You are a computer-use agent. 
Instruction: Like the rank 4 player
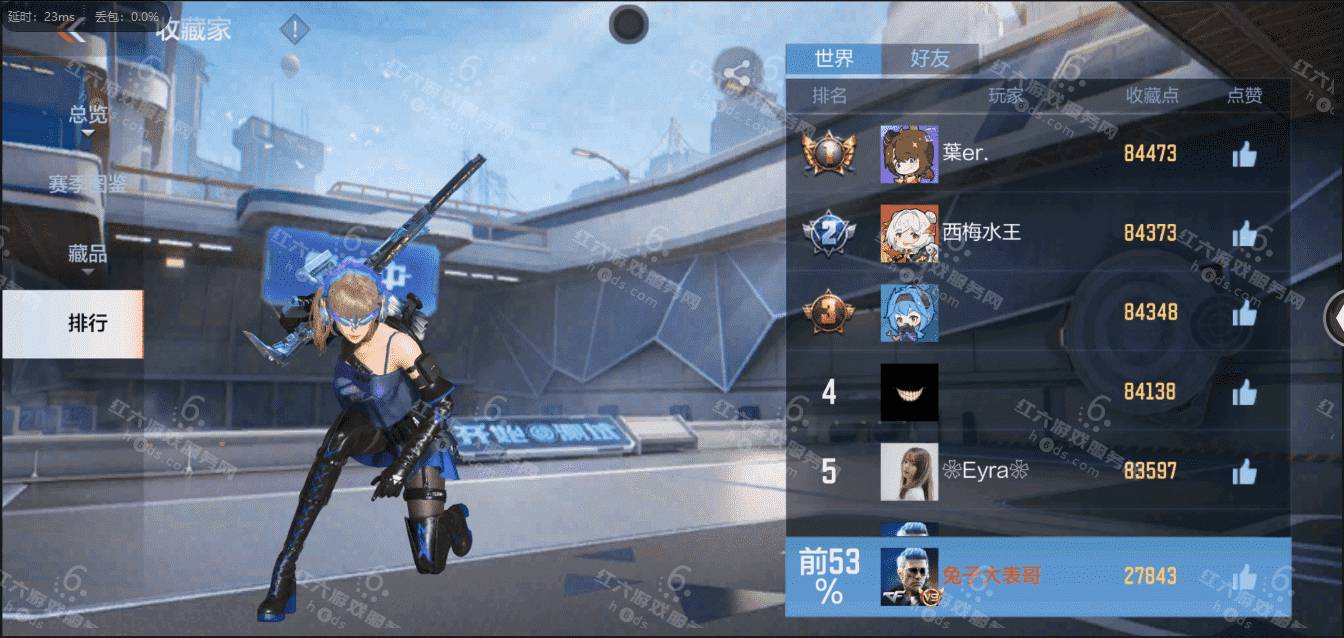(1244, 392)
